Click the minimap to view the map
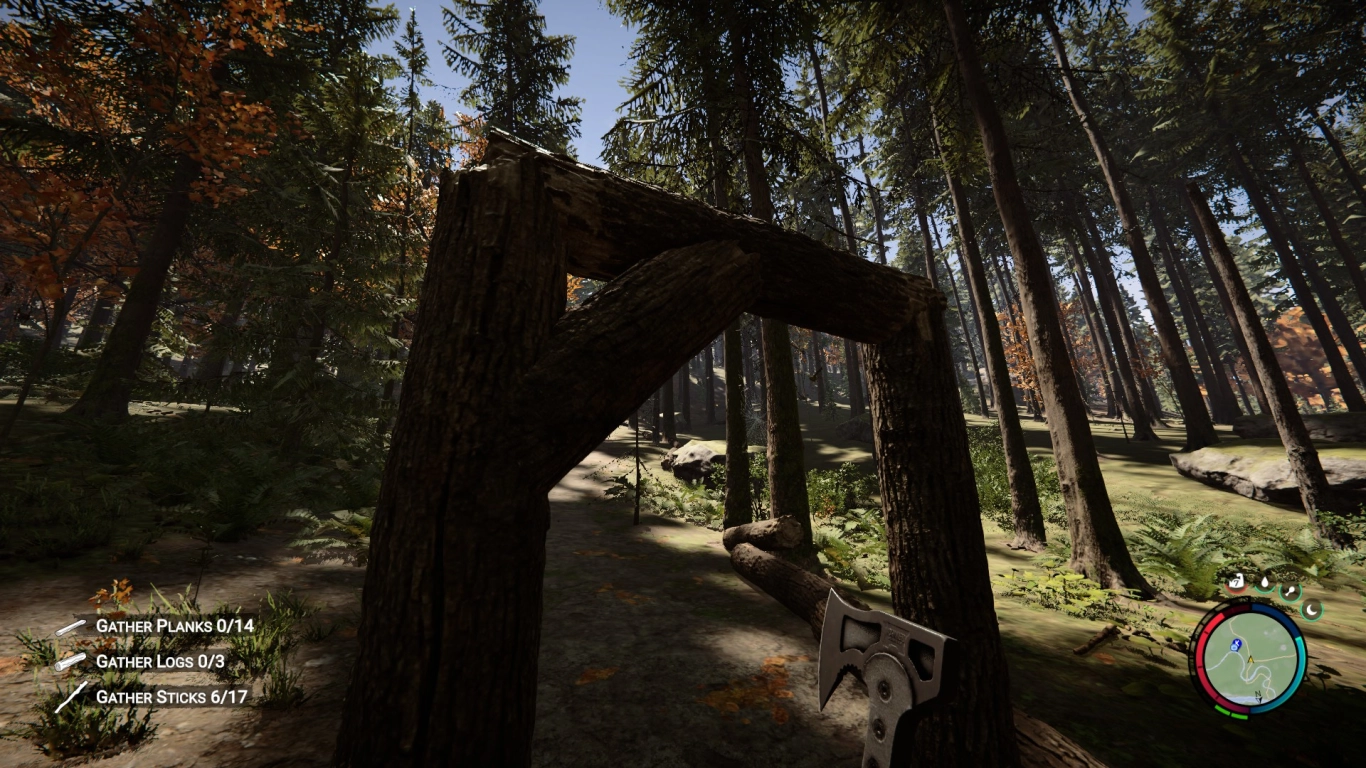Image resolution: width=1366 pixels, height=768 pixels. coord(1252,660)
